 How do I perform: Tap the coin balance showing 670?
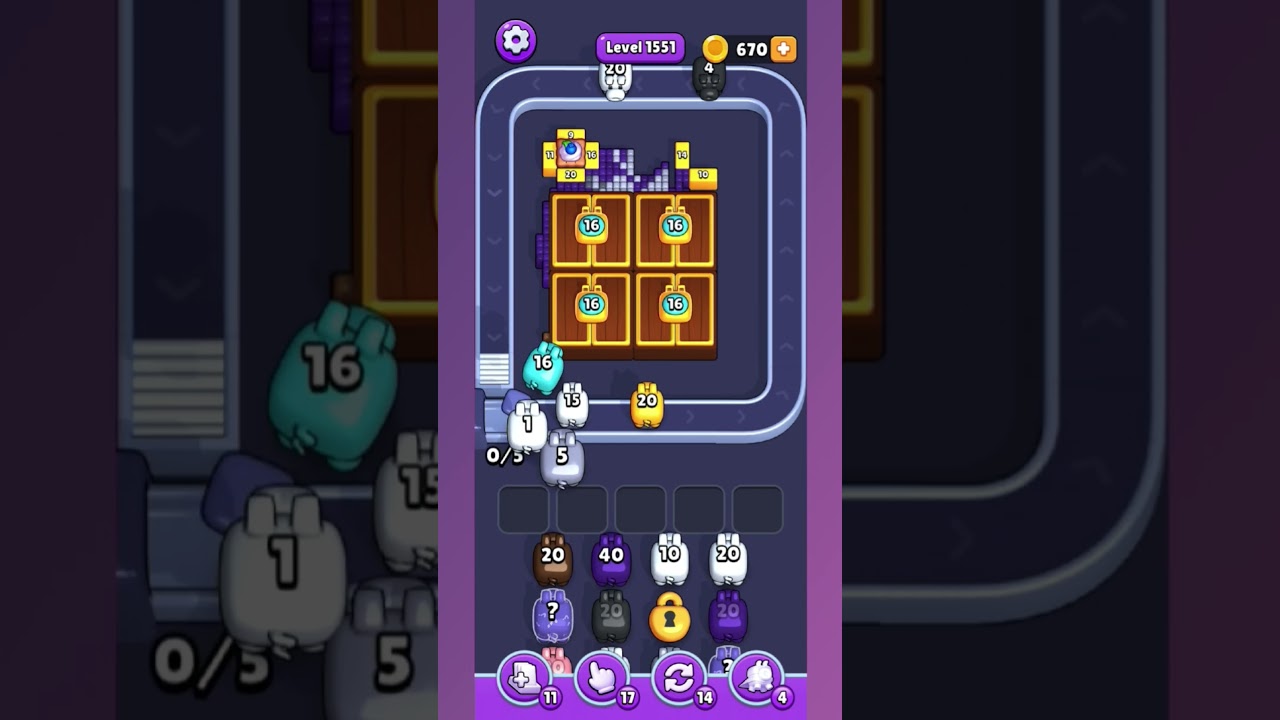(744, 46)
